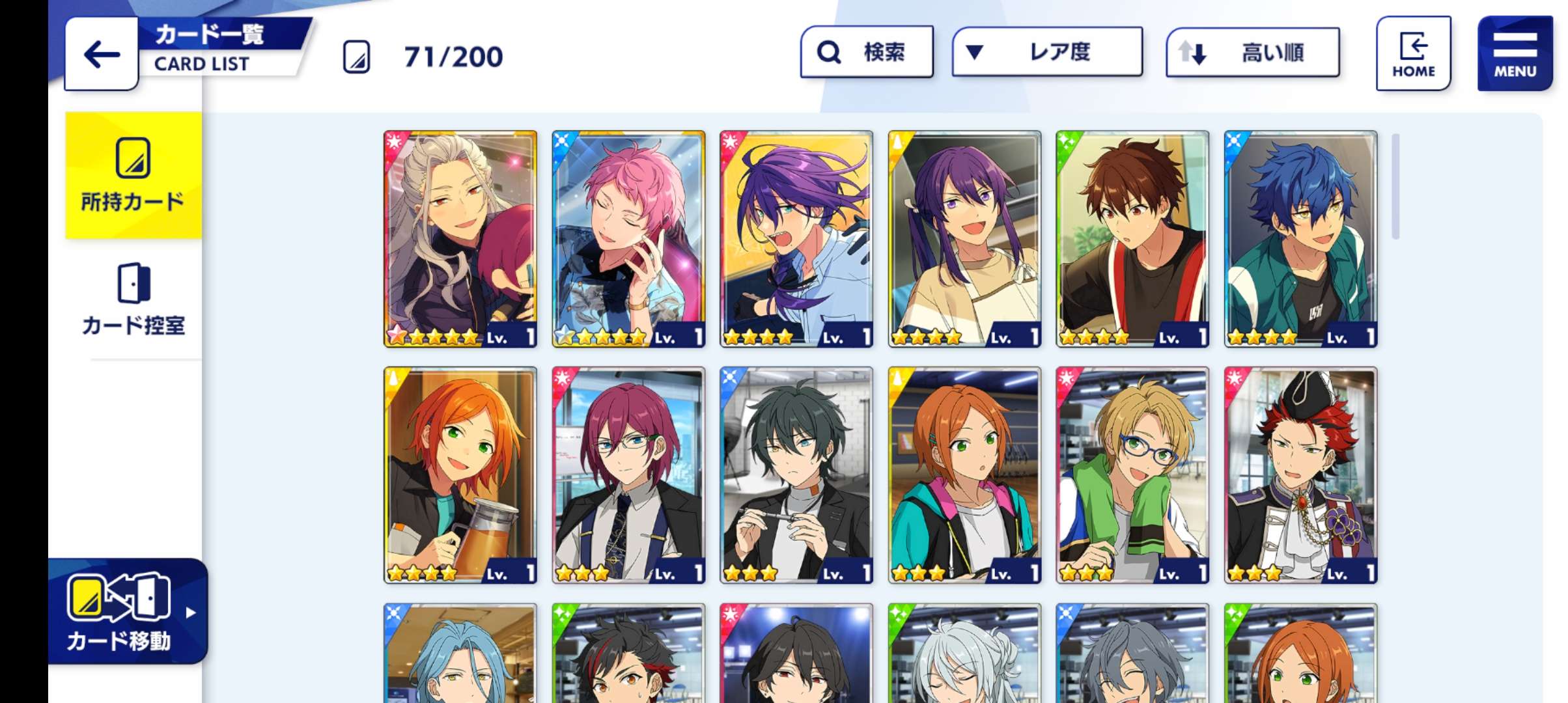Go back using the arrow button
Viewport: 1568px width, 703px height.
pyautogui.click(x=102, y=55)
